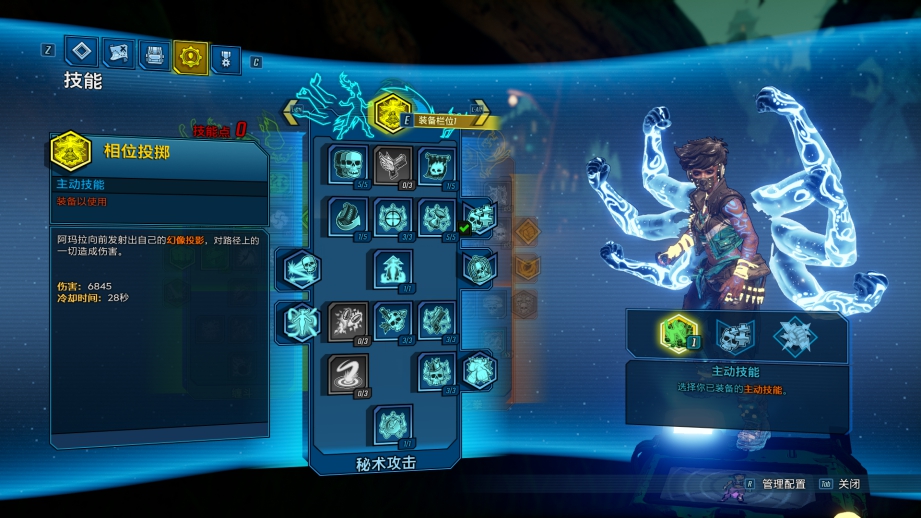The width and height of the screenshot is (921, 518).
Task: Open 管理配置 loadout management
Action: pyautogui.click(x=782, y=484)
